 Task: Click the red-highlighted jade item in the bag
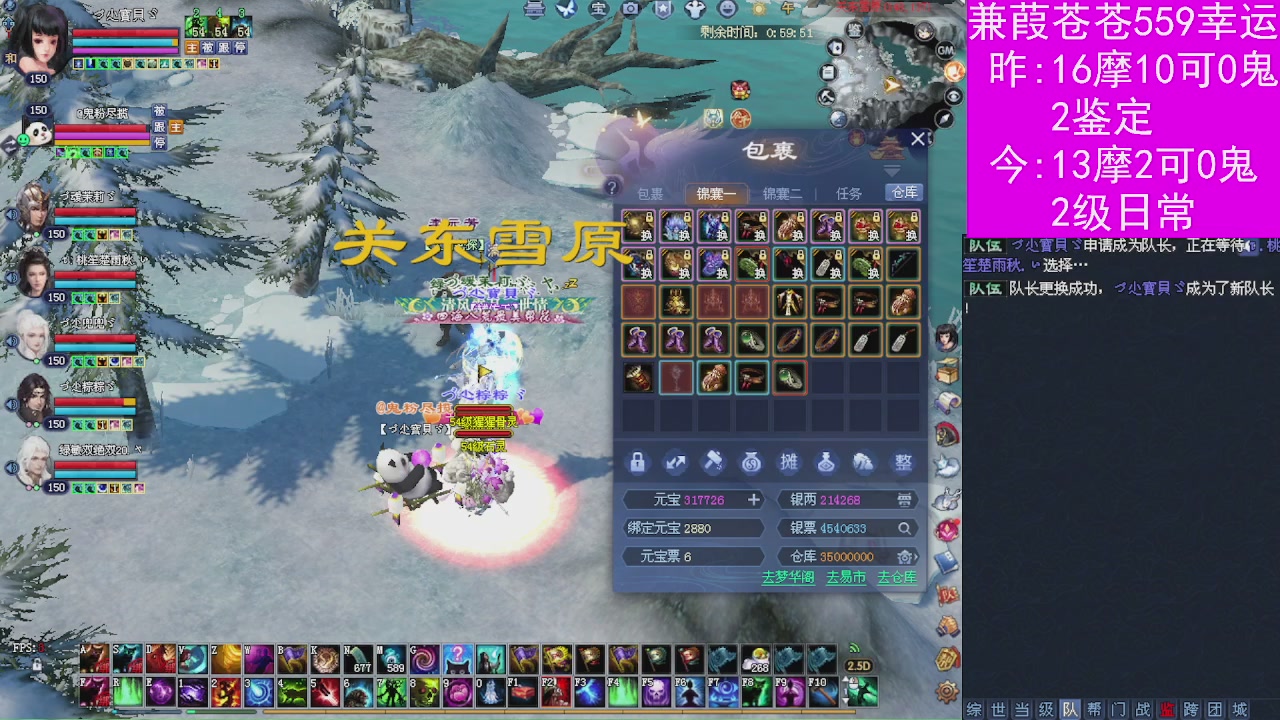pyautogui.click(x=790, y=378)
